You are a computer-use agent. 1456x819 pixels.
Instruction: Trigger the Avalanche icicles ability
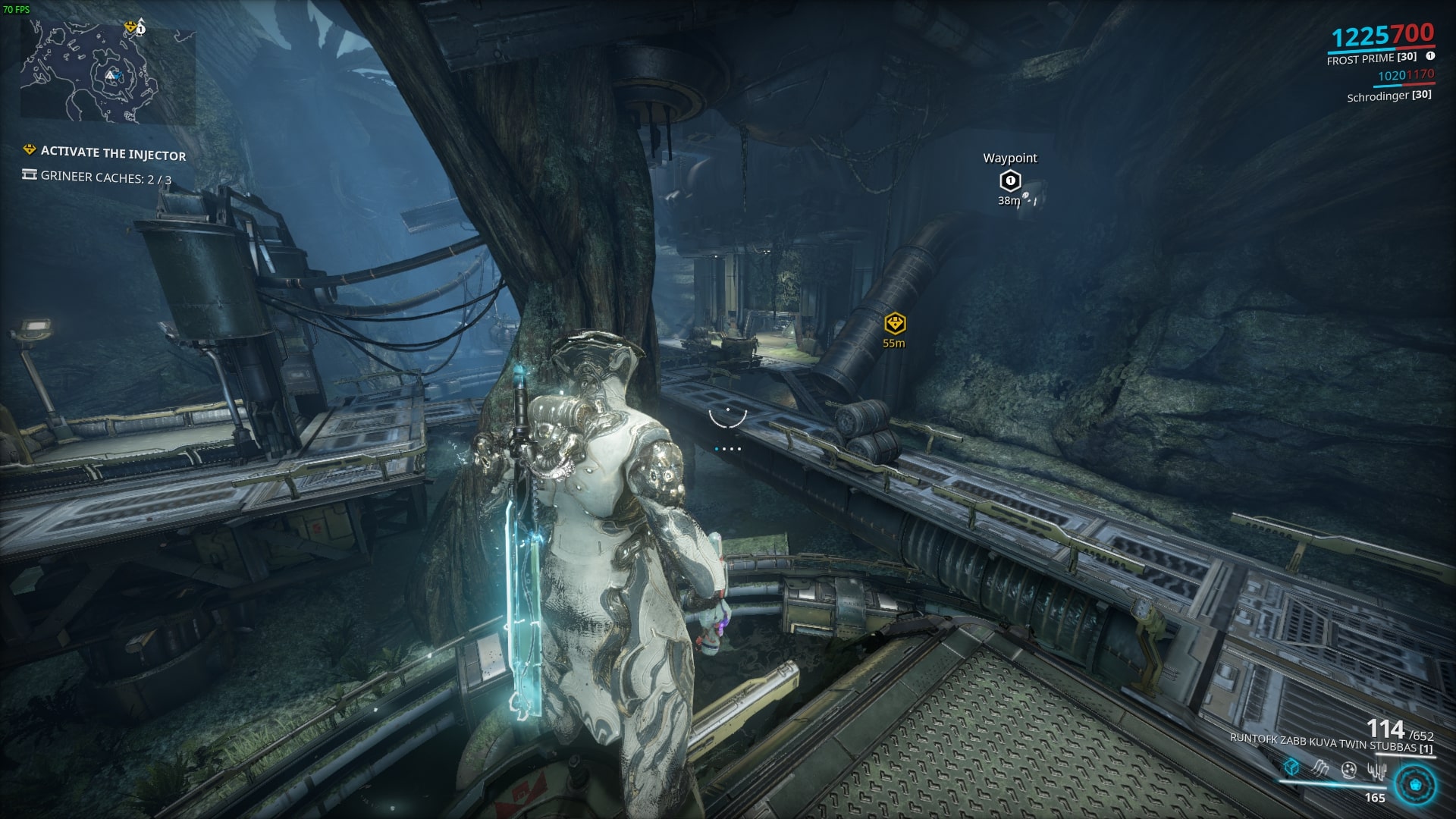[x=1376, y=770]
